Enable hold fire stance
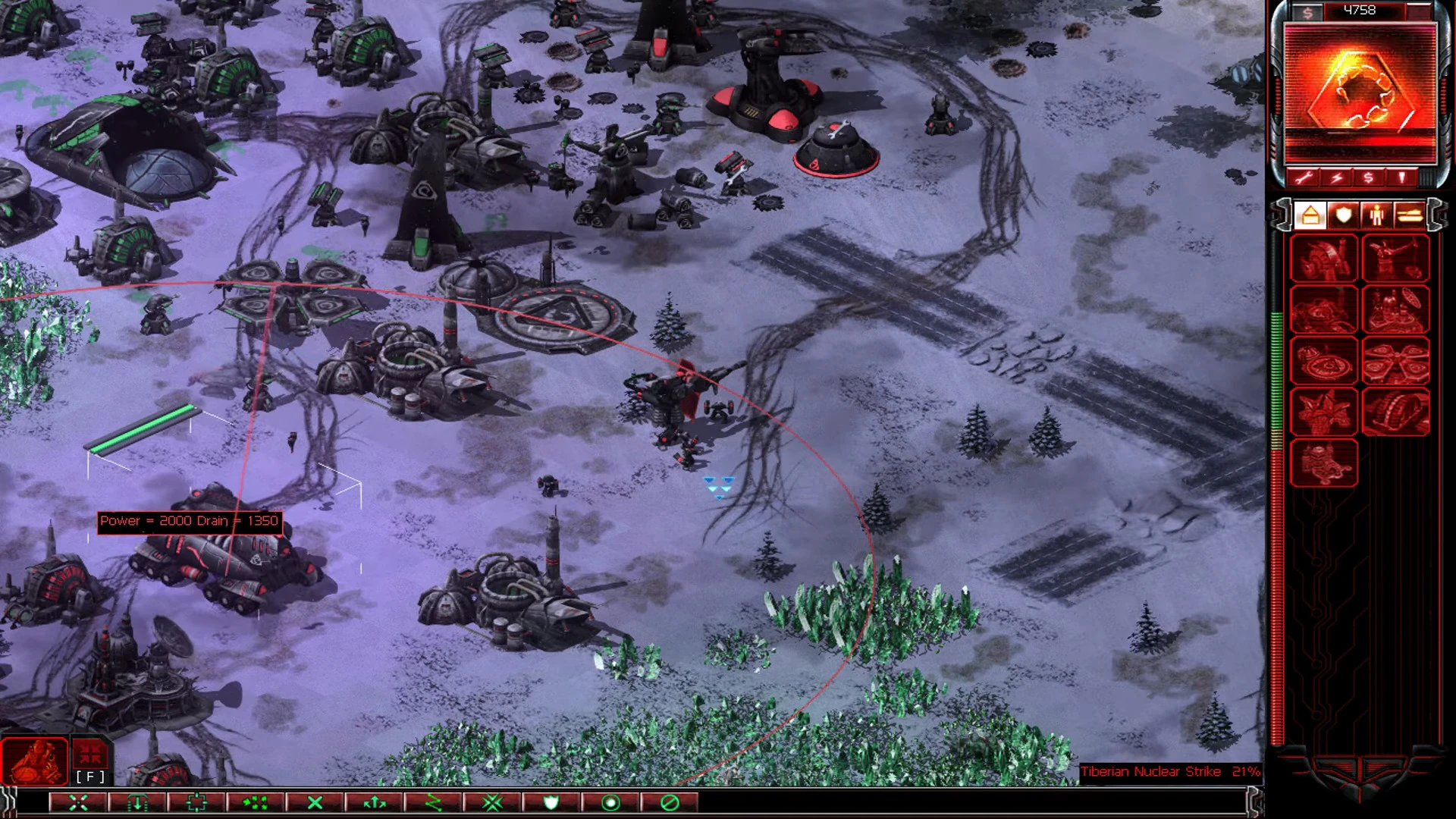The height and width of the screenshot is (819, 1456). pyautogui.click(x=672, y=802)
